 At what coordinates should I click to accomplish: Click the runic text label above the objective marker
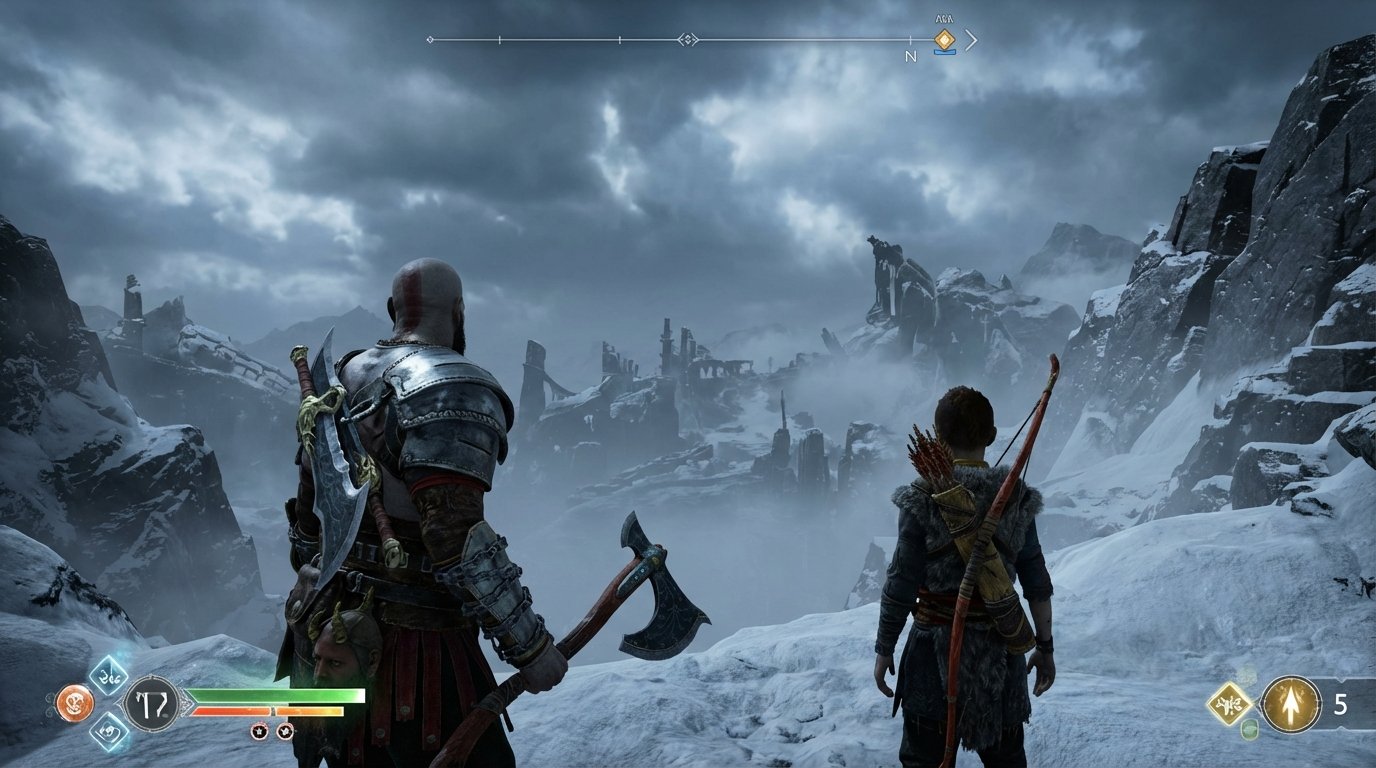click(x=944, y=19)
